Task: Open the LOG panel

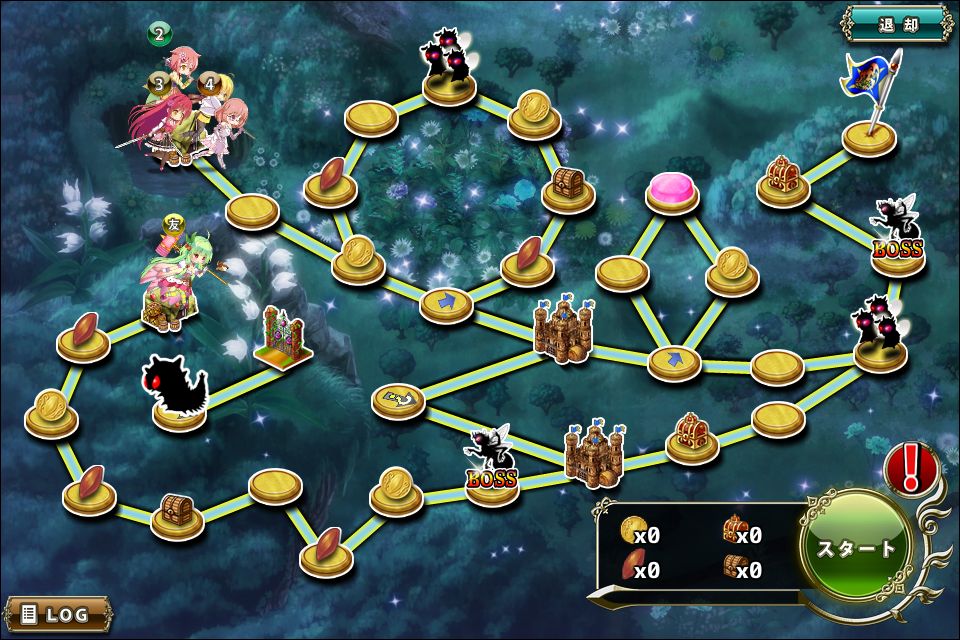Action: point(57,613)
